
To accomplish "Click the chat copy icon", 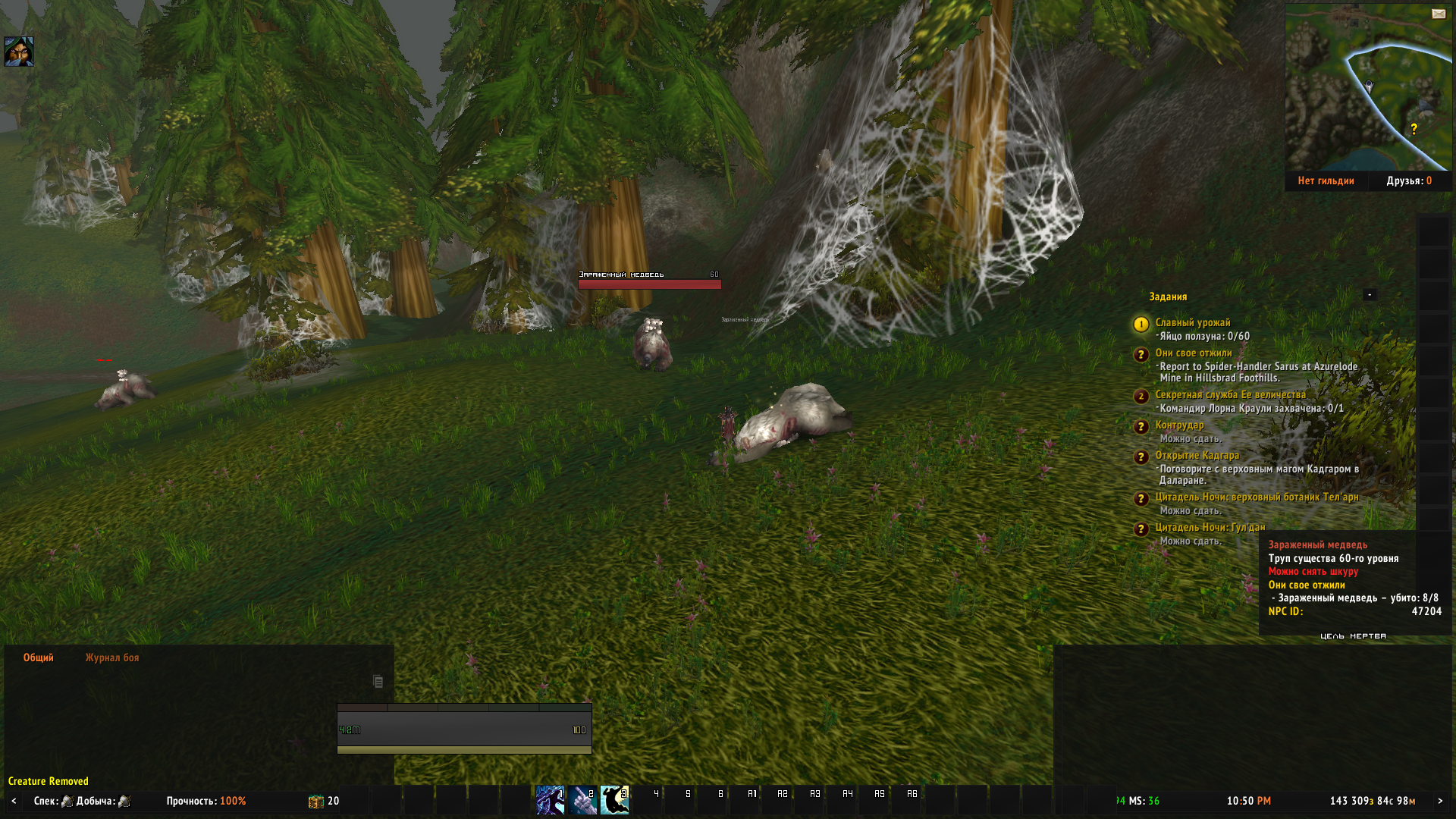I will [378, 682].
